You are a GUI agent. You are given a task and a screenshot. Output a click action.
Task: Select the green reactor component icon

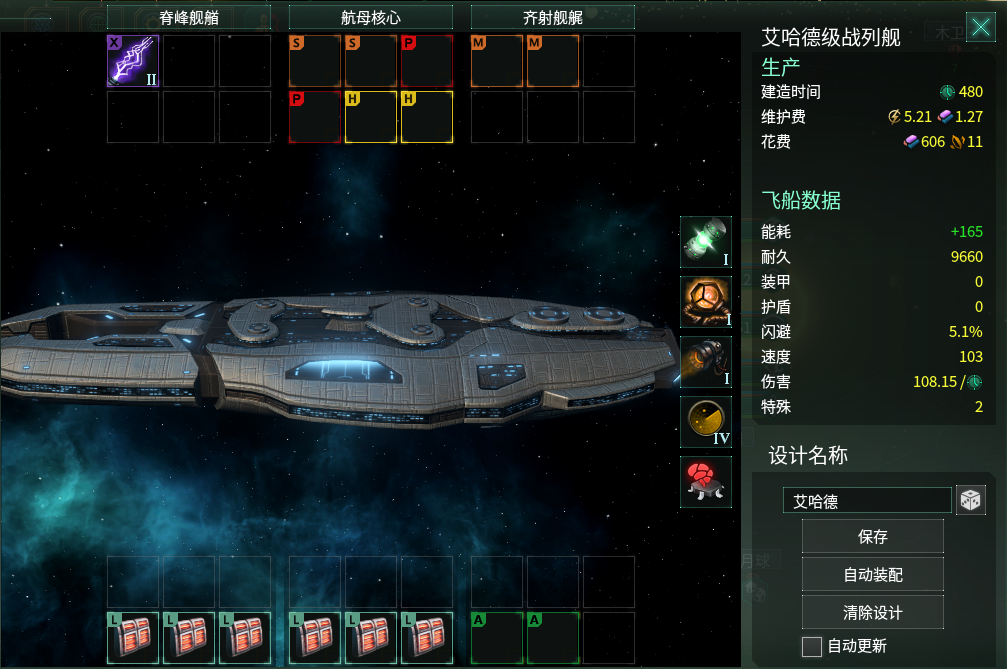[x=706, y=242]
